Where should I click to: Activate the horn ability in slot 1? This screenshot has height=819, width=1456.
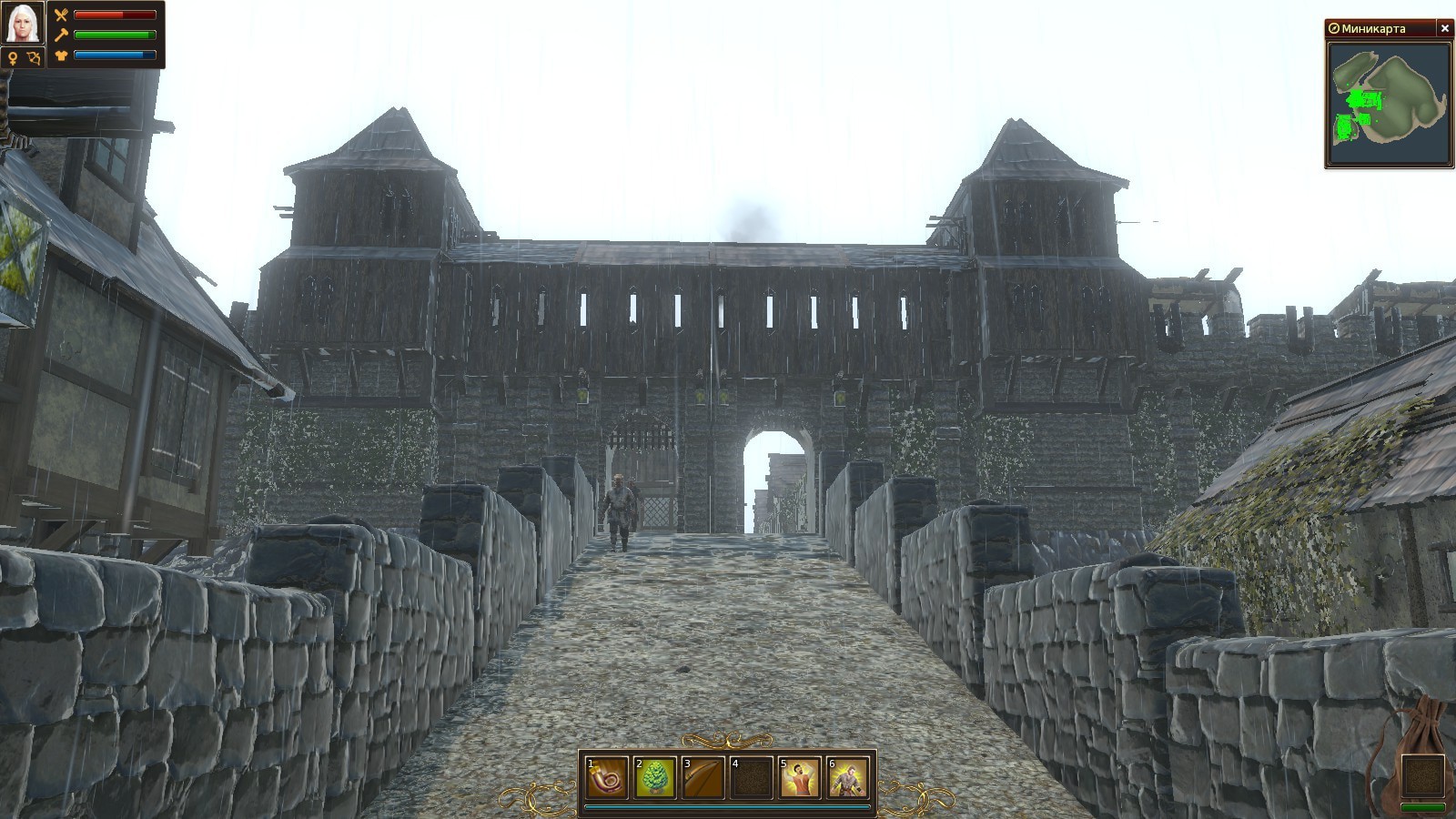pyautogui.click(x=606, y=778)
